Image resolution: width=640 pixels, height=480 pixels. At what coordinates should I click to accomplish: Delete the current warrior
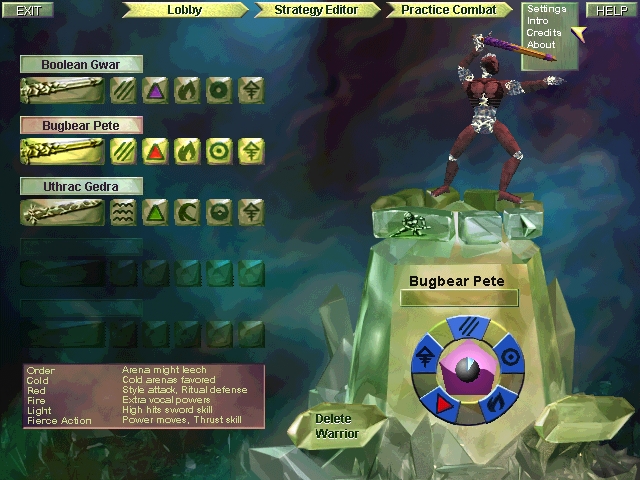[x=336, y=426]
